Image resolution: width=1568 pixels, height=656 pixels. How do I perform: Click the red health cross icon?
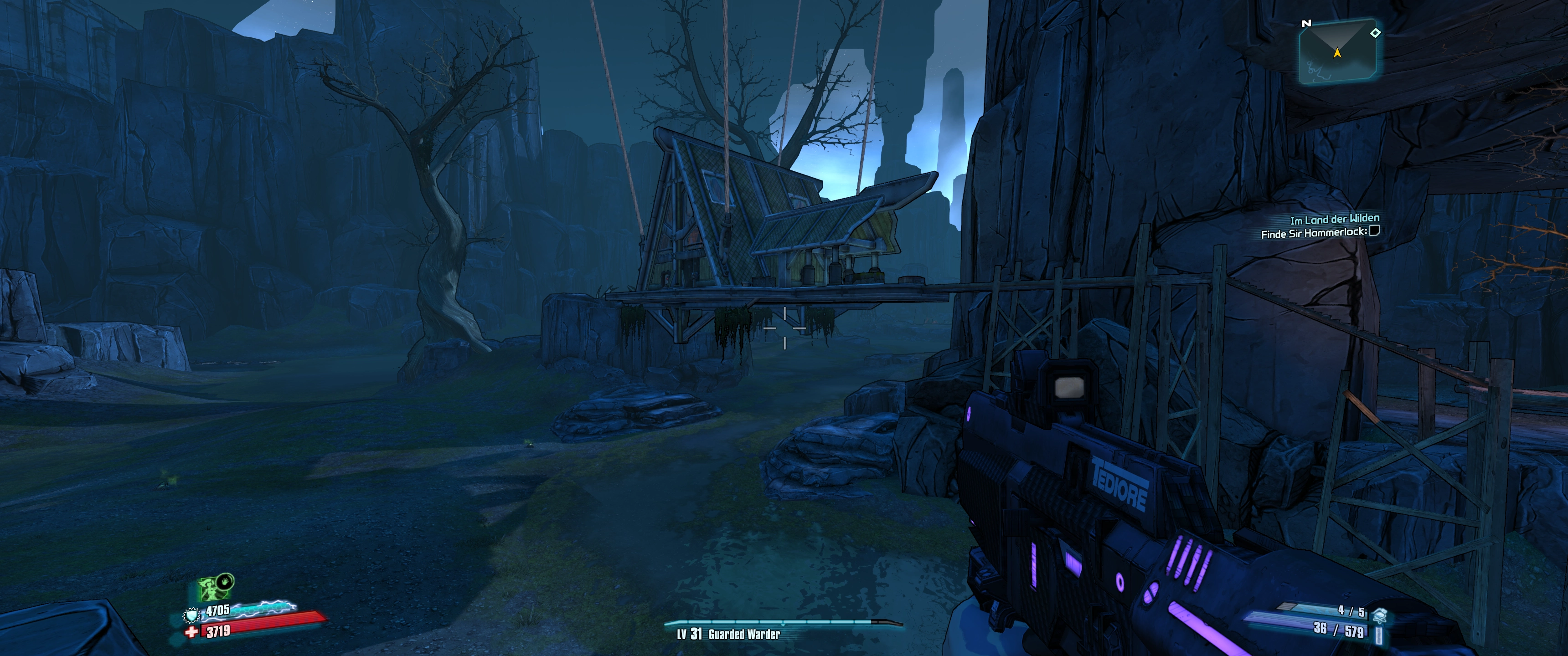pos(192,632)
